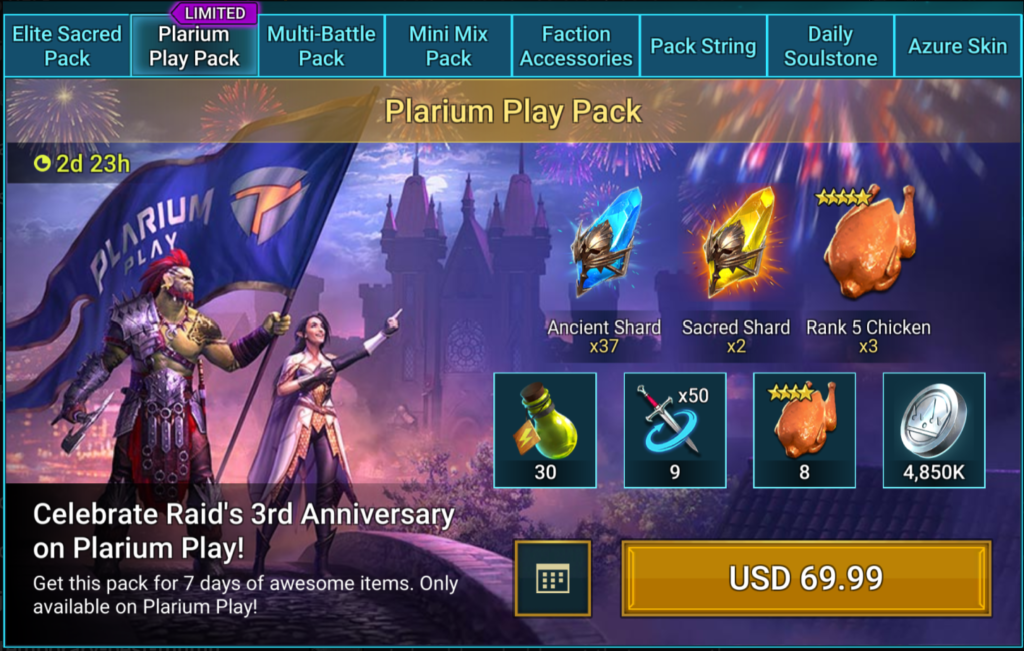This screenshot has width=1024, height=651.
Task: Go to Faction Accessories tab
Action: (x=576, y=46)
